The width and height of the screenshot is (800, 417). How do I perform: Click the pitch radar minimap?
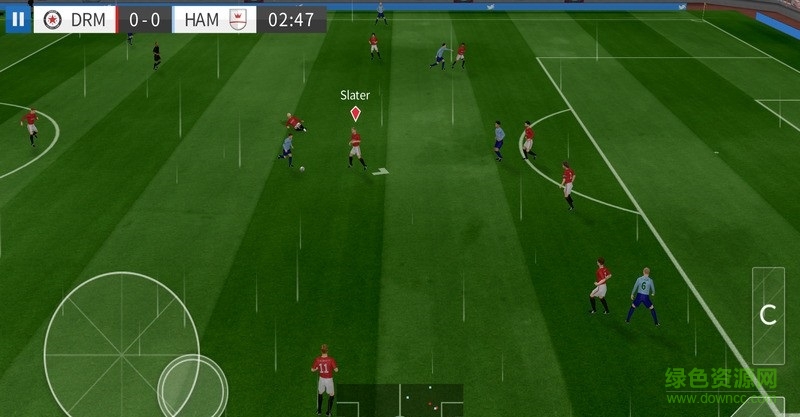point(399,400)
